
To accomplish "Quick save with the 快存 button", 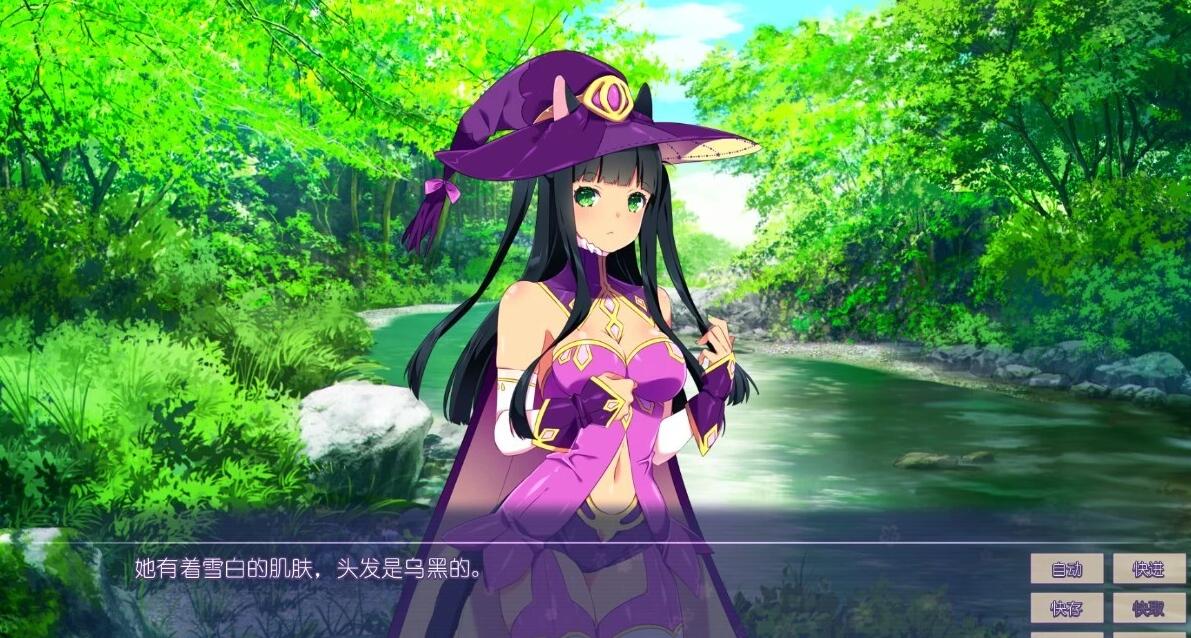I will [1067, 607].
